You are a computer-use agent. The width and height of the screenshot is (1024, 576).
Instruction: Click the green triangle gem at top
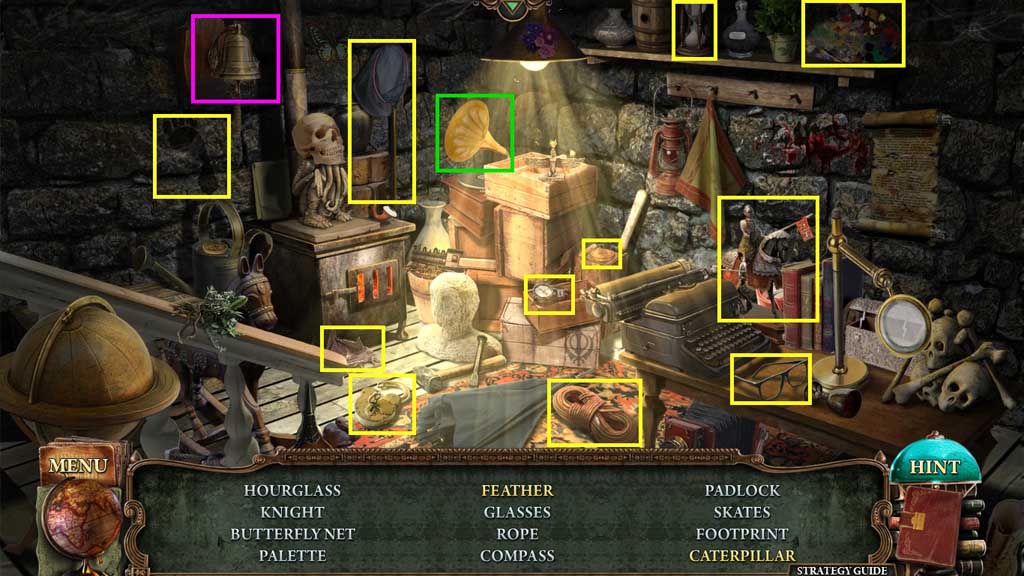tap(512, 8)
